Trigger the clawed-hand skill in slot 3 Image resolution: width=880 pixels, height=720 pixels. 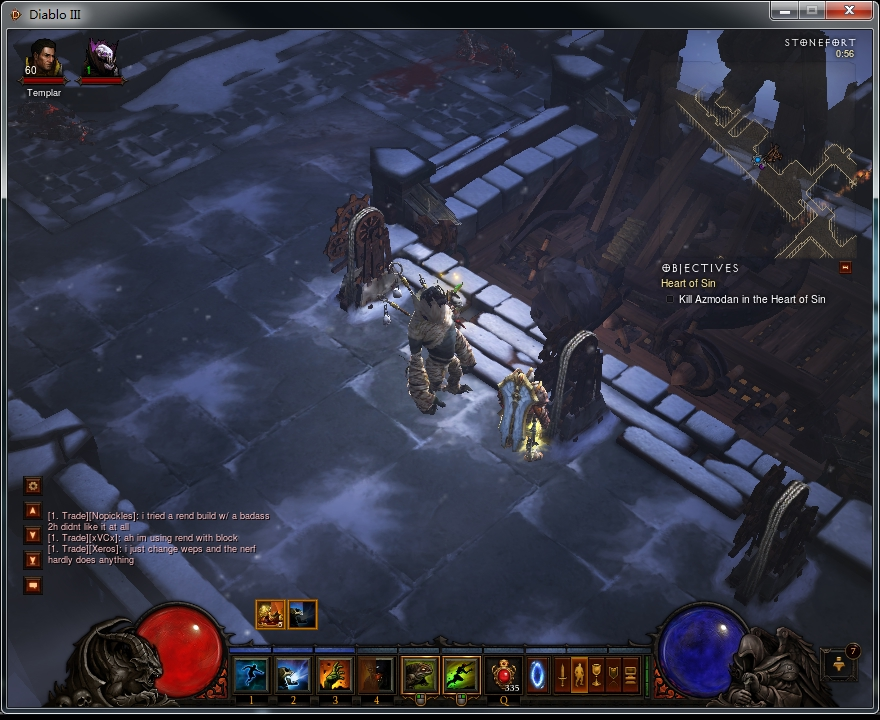coord(335,675)
